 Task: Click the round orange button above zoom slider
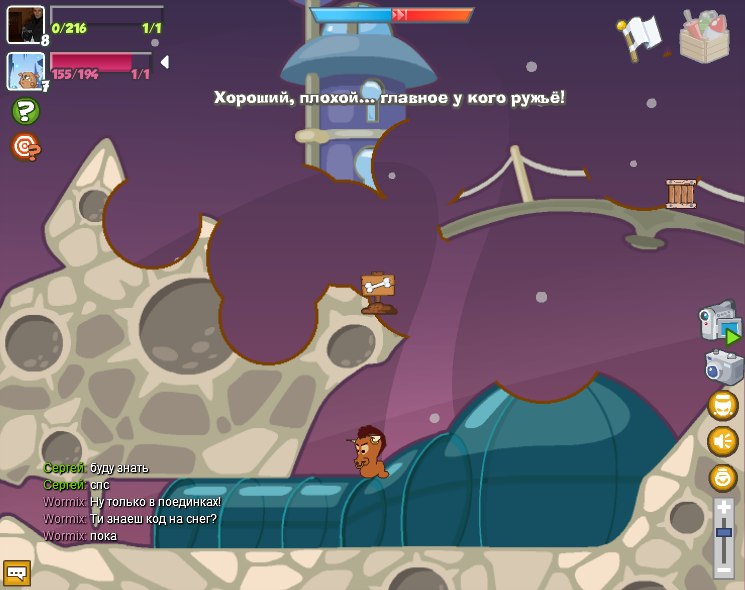pyautogui.click(x=723, y=477)
